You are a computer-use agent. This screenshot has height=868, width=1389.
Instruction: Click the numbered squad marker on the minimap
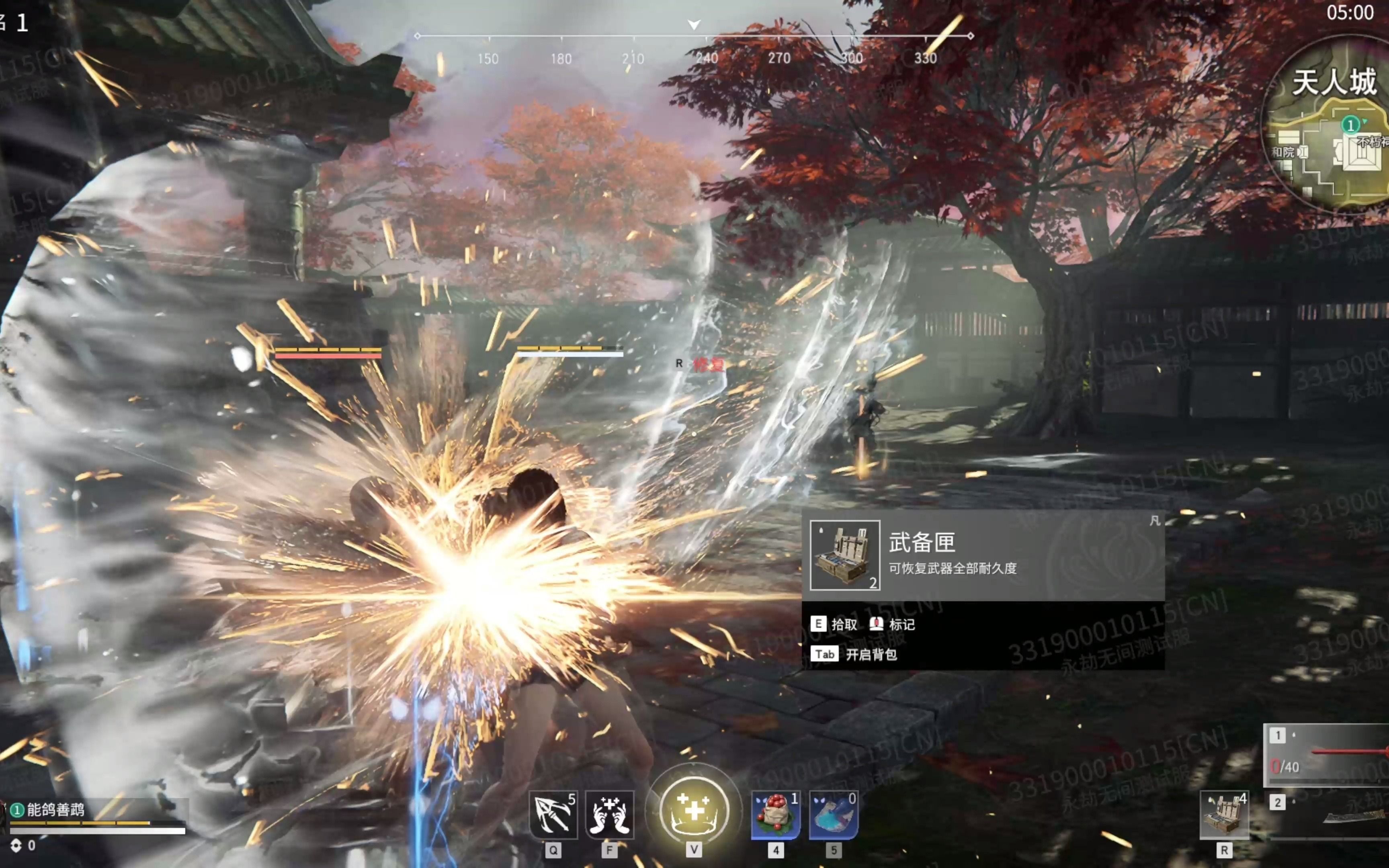pyautogui.click(x=1350, y=125)
